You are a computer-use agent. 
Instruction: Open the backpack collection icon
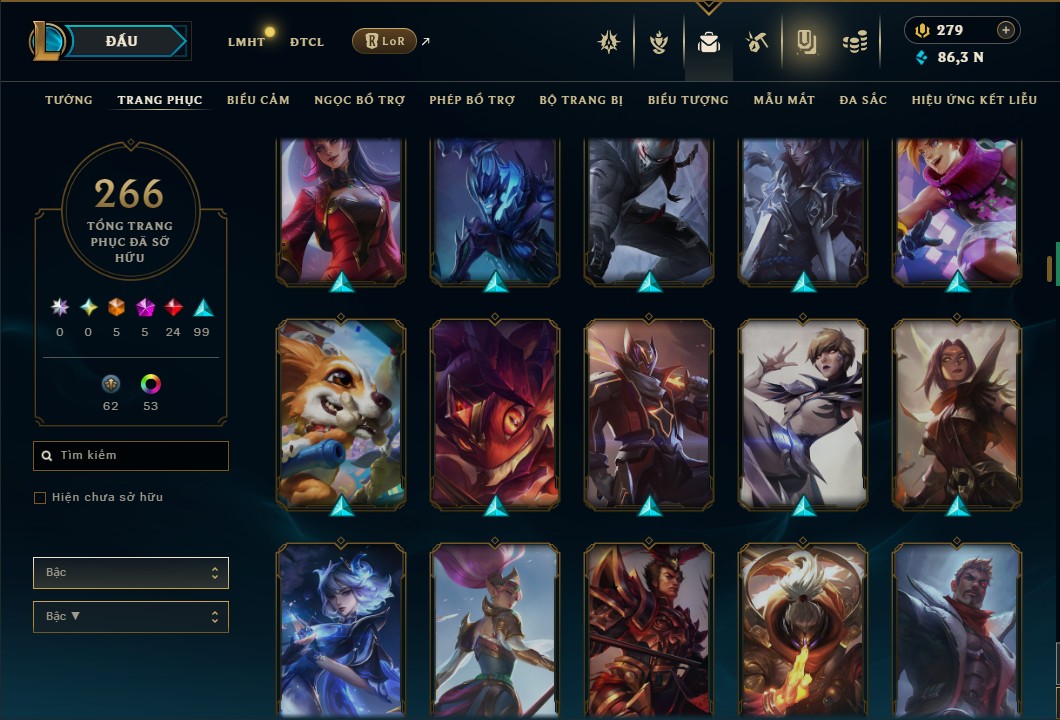coord(709,42)
